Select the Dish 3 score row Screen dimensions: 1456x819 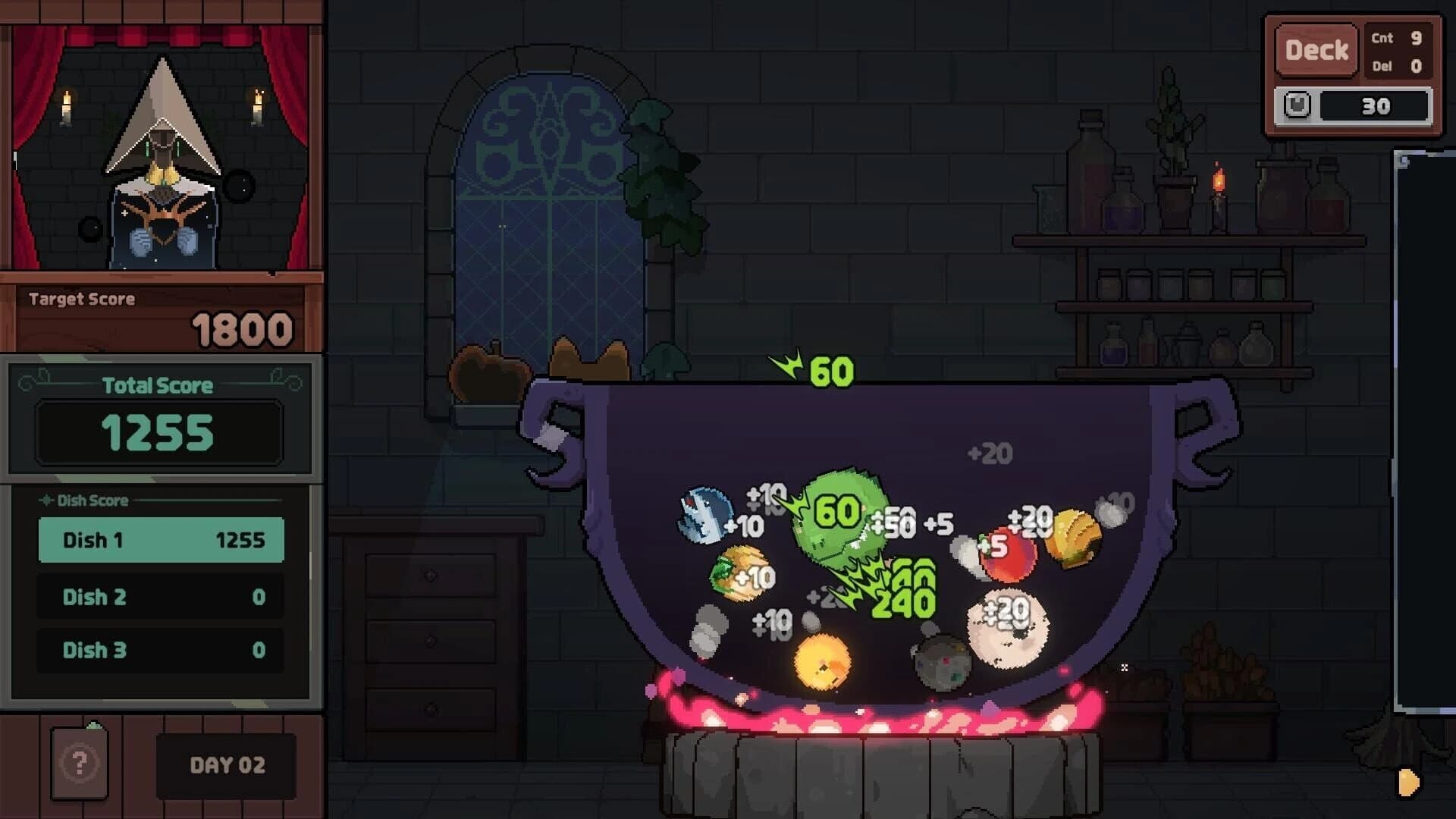point(161,650)
